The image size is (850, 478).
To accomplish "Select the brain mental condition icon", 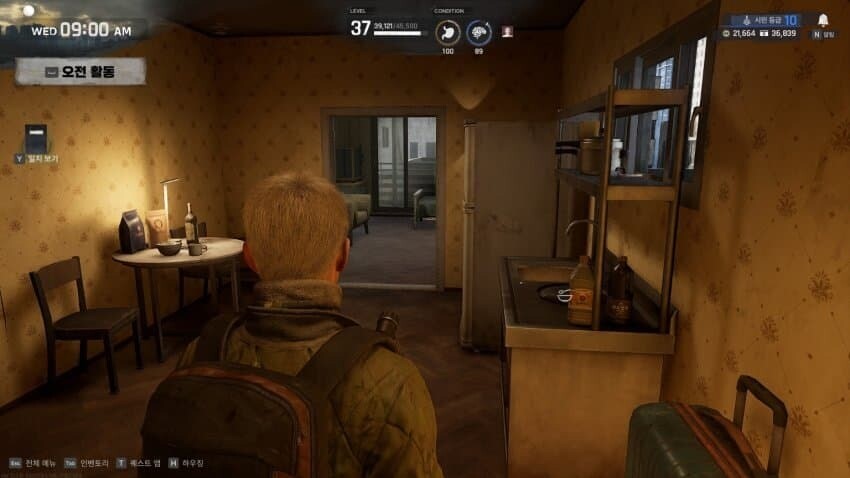I will [x=479, y=32].
